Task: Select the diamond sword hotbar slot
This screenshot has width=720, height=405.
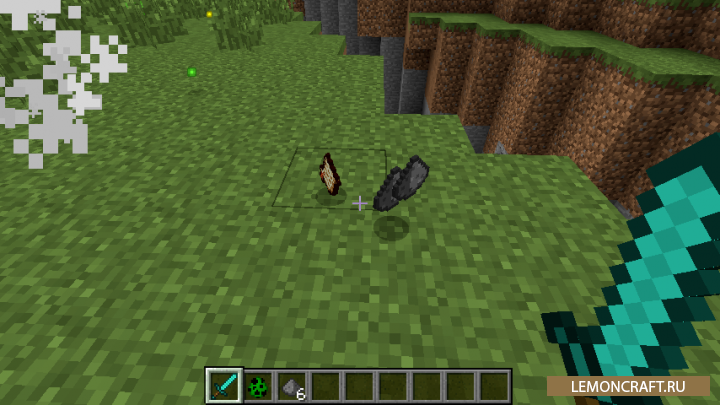Action: tap(224, 385)
